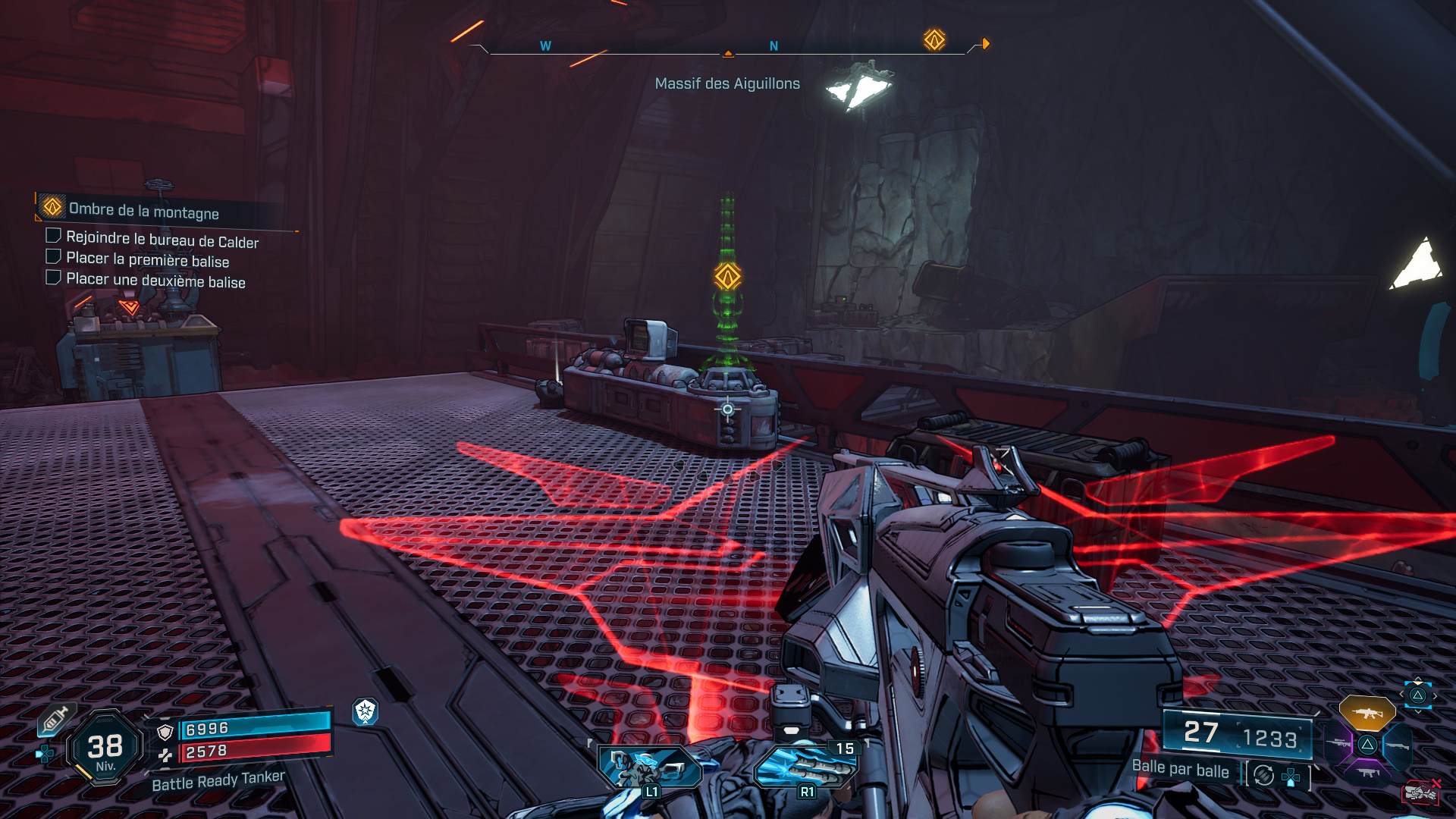Tick the Placer une deuxième balise objective

click(53, 278)
